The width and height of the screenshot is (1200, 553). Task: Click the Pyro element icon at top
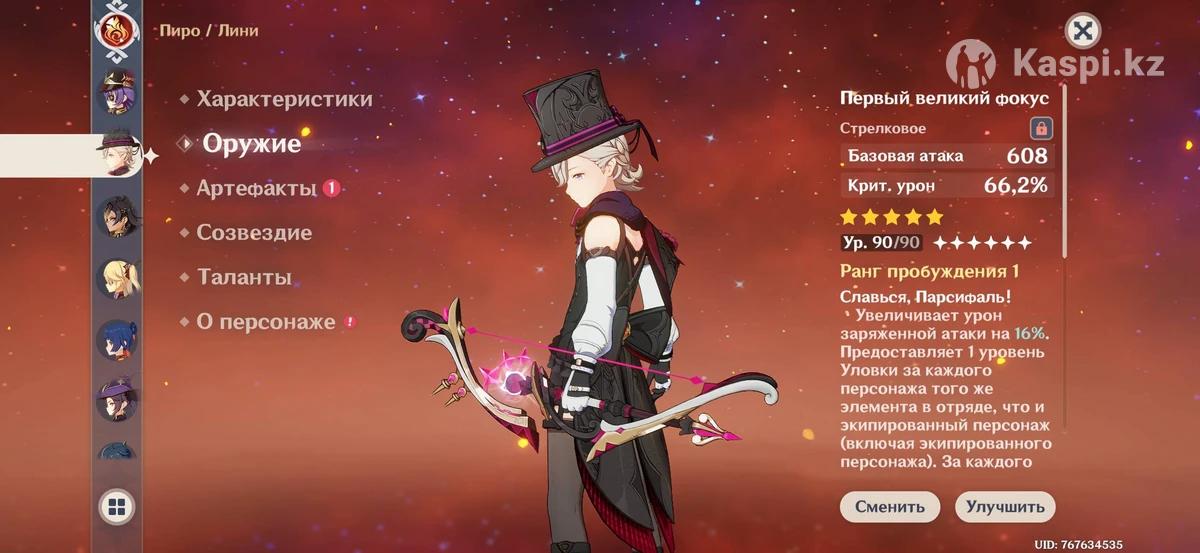click(116, 30)
